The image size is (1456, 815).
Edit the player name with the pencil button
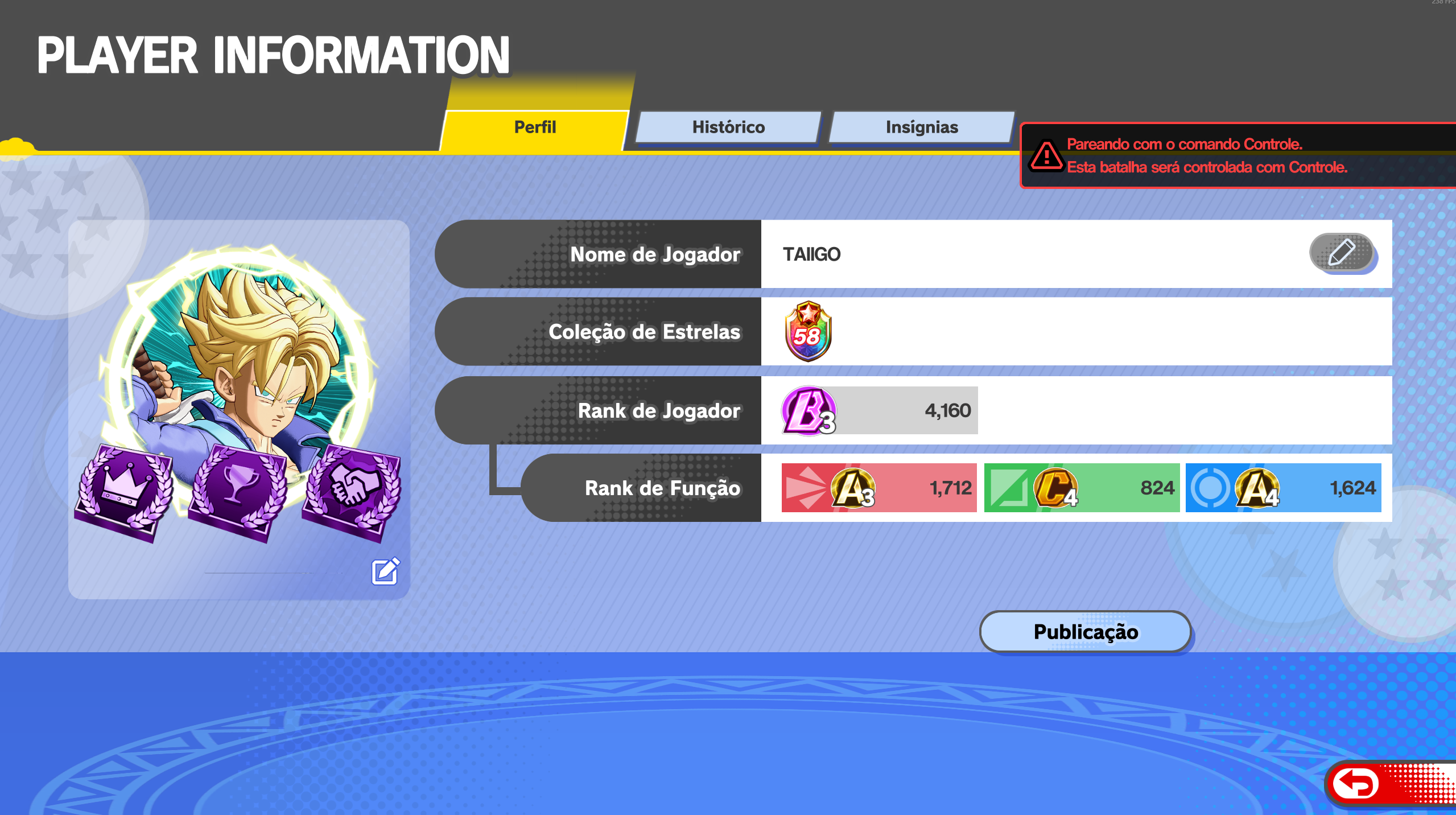1341,253
